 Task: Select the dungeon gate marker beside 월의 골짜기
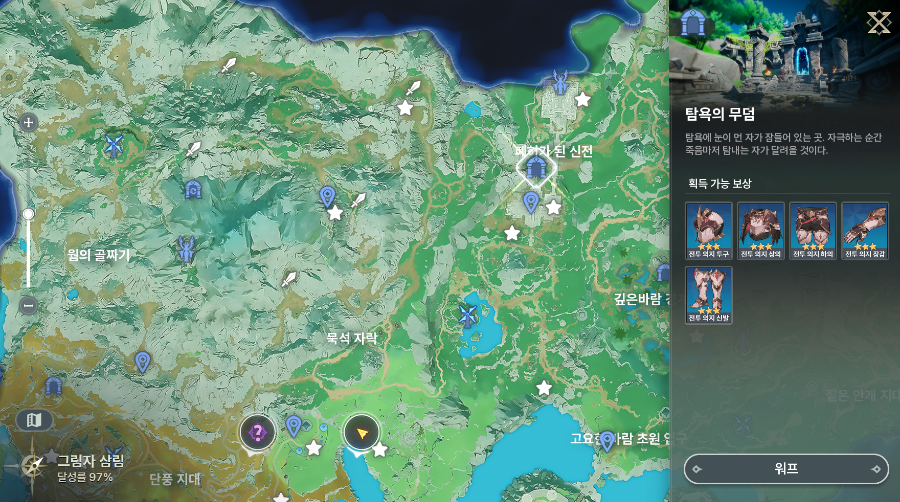click(x=193, y=189)
